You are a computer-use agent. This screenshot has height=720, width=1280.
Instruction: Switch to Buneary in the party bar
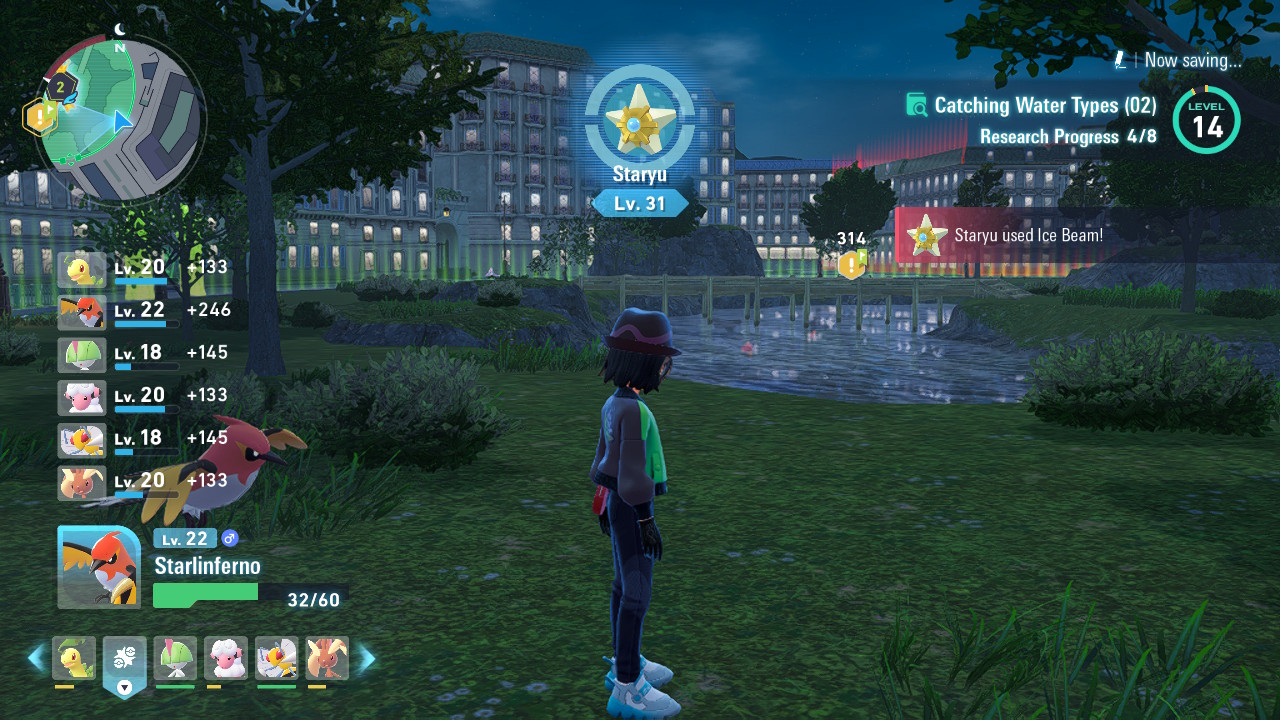(327, 658)
